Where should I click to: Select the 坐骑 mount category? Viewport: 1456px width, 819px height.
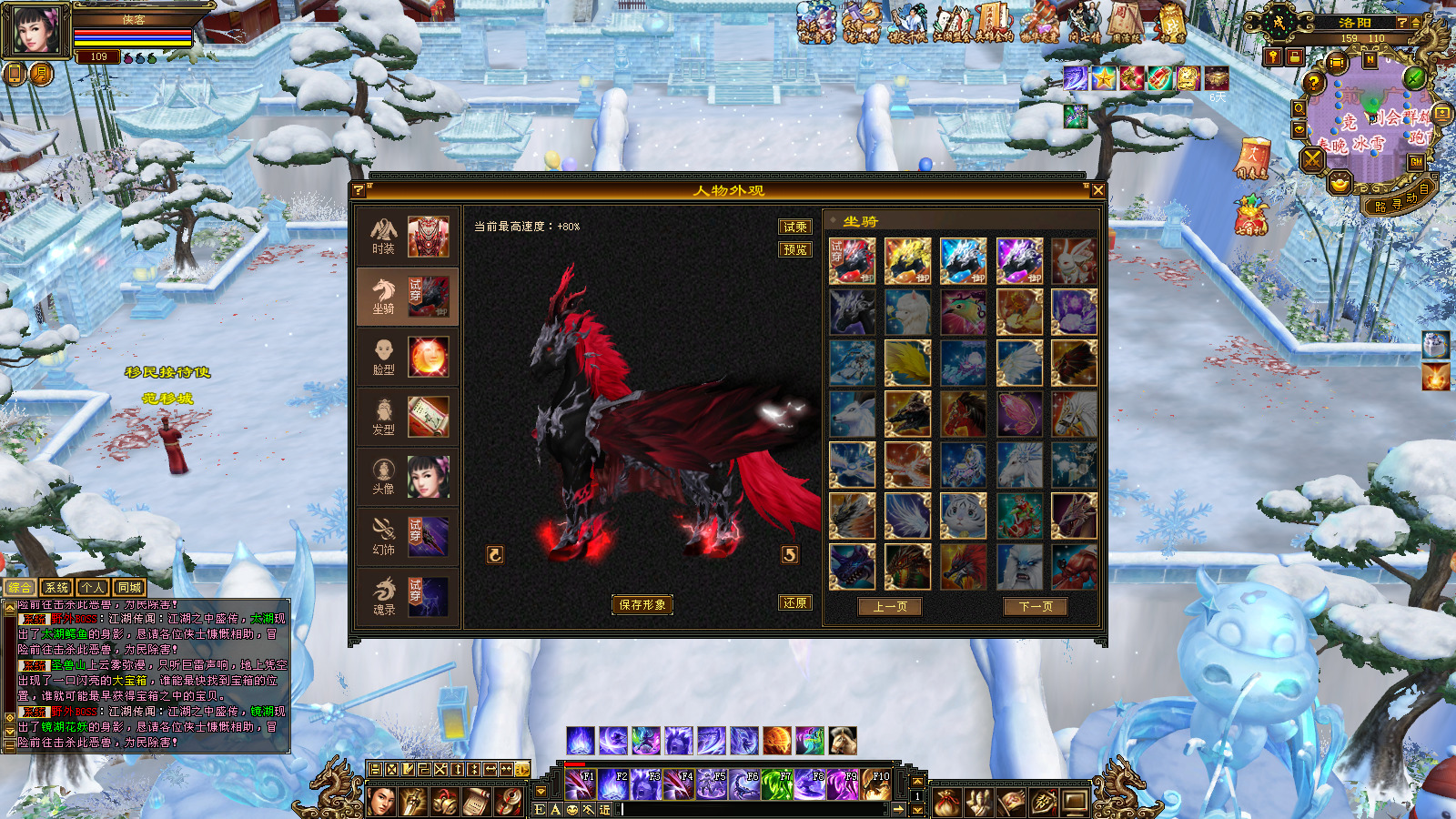click(x=407, y=297)
